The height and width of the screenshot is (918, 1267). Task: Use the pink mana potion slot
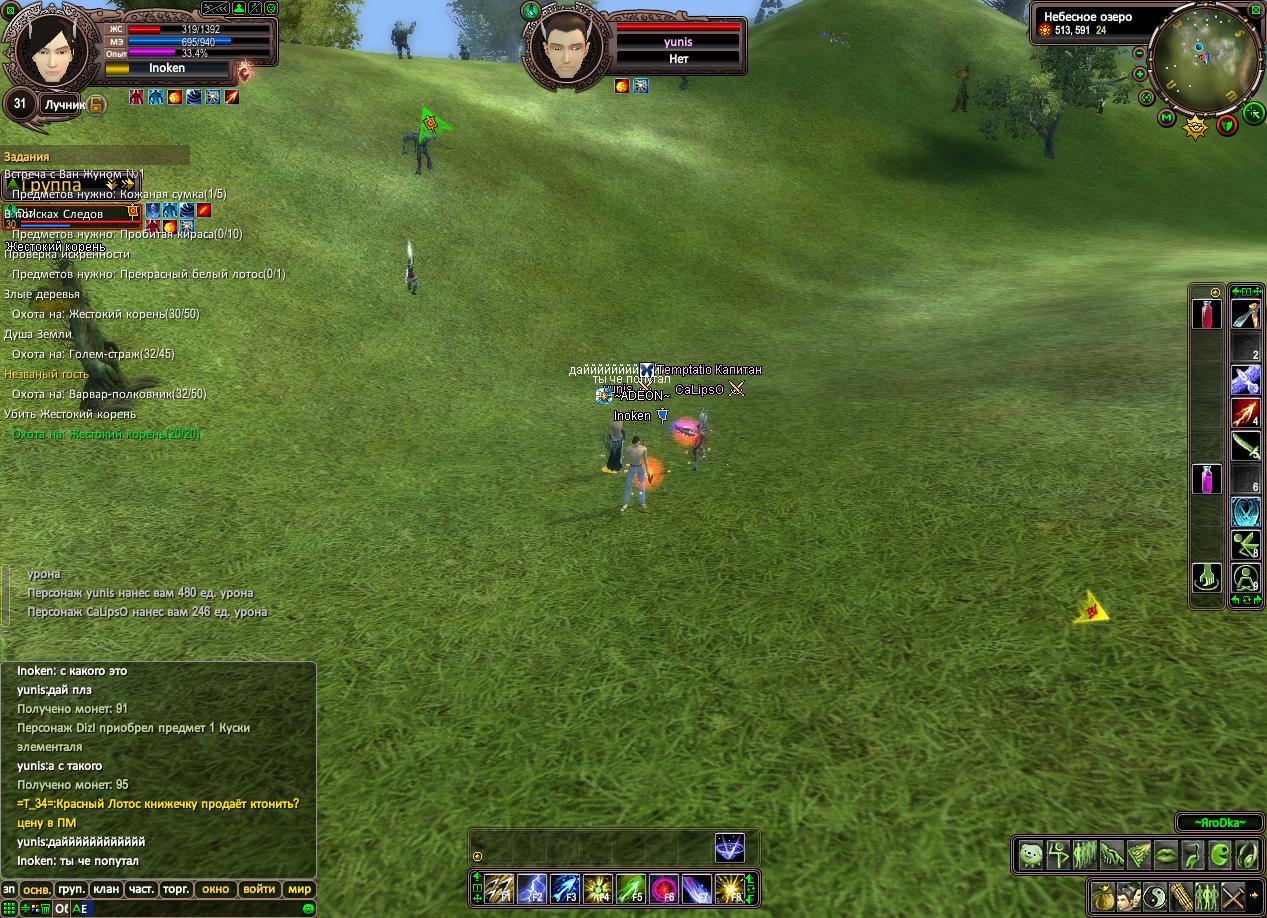tap(1206, 479)
